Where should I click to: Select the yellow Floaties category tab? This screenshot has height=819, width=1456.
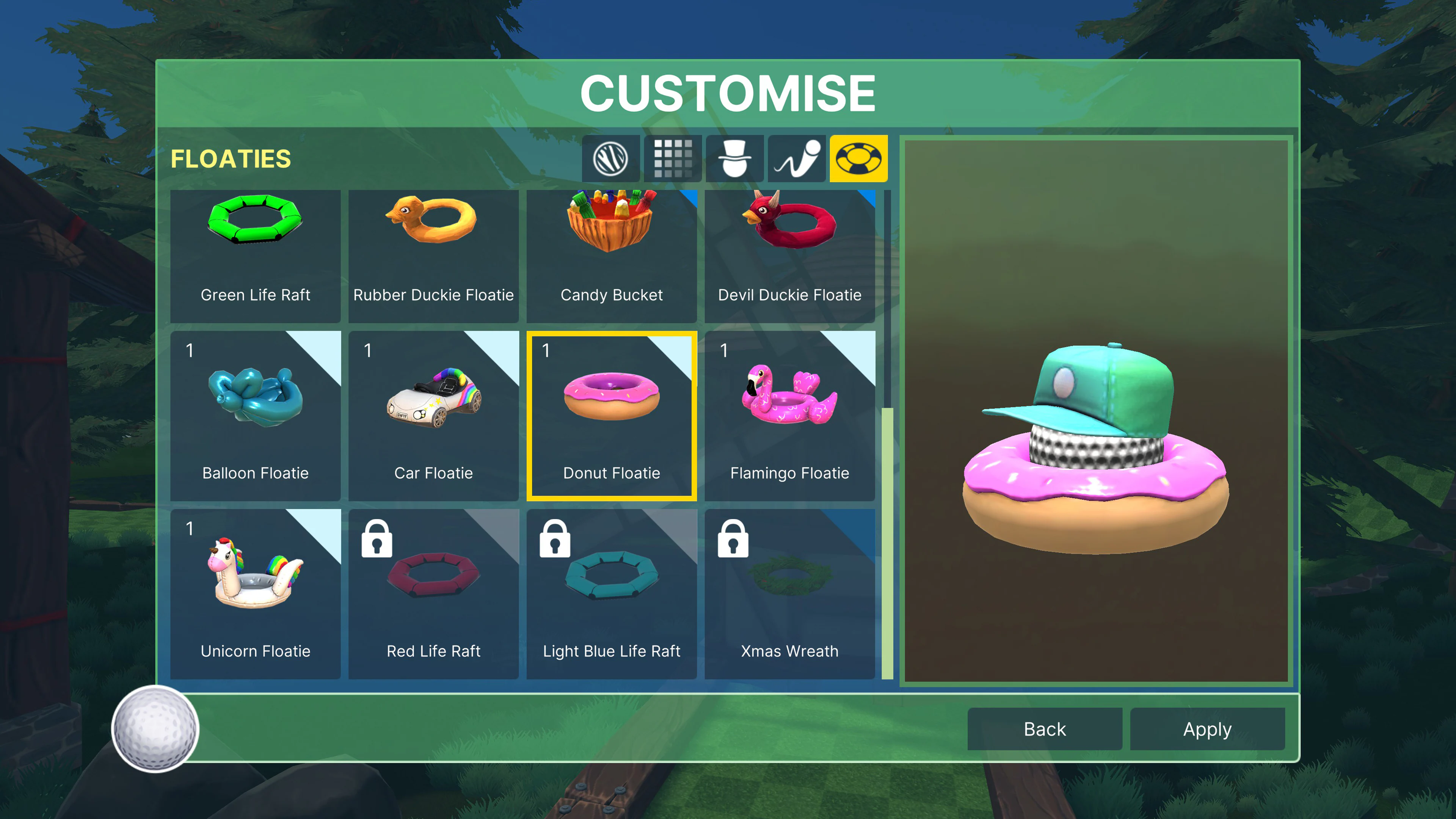857,158
